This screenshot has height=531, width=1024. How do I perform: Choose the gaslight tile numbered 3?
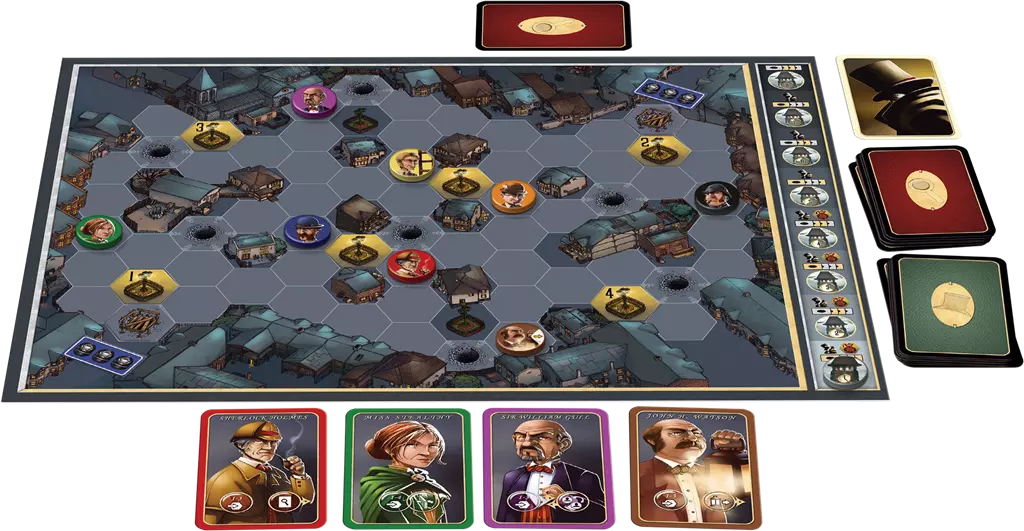click(208, 135)
